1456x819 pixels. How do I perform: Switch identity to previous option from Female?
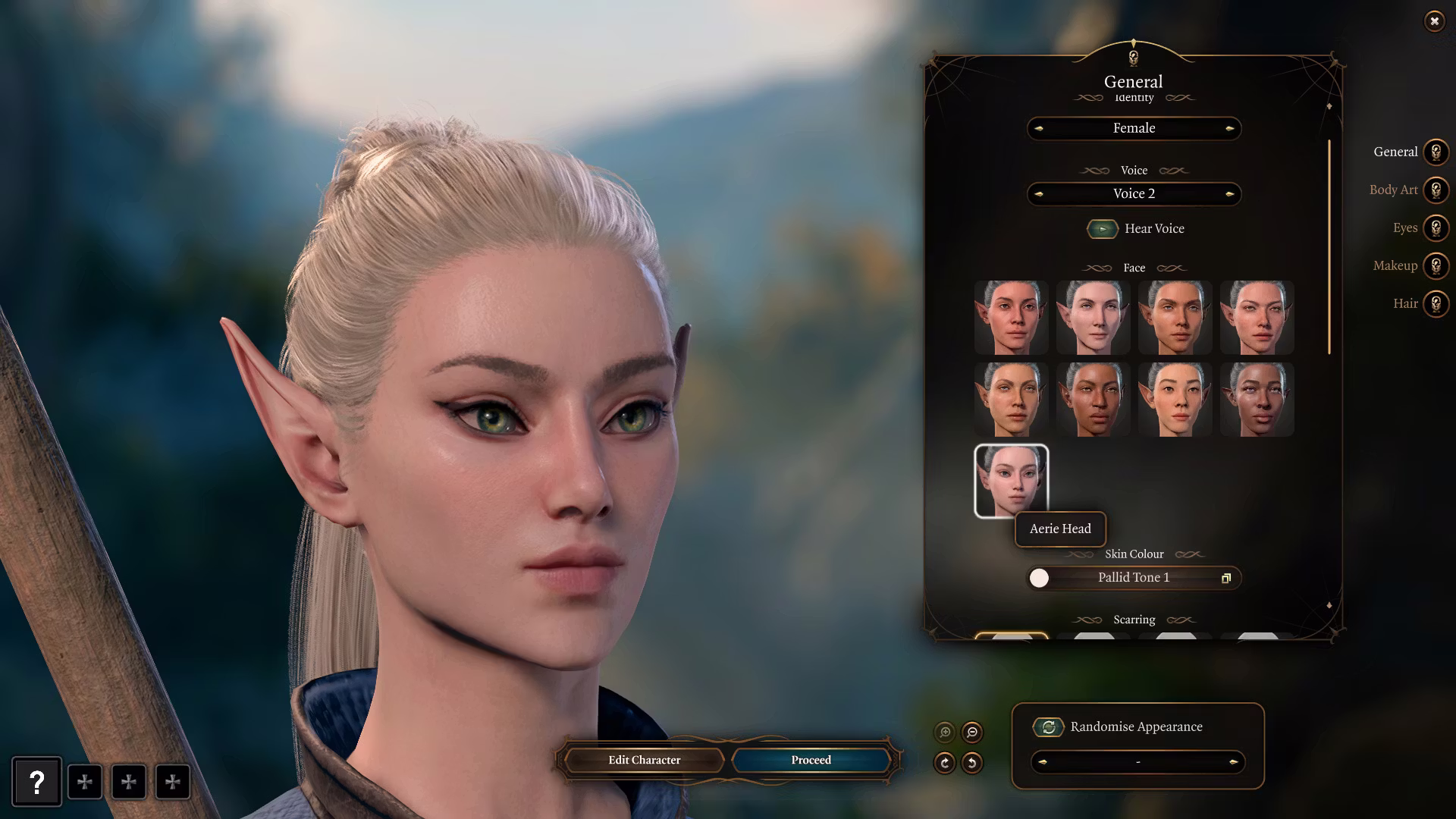pyautogui.click(x=1039, y=129)
